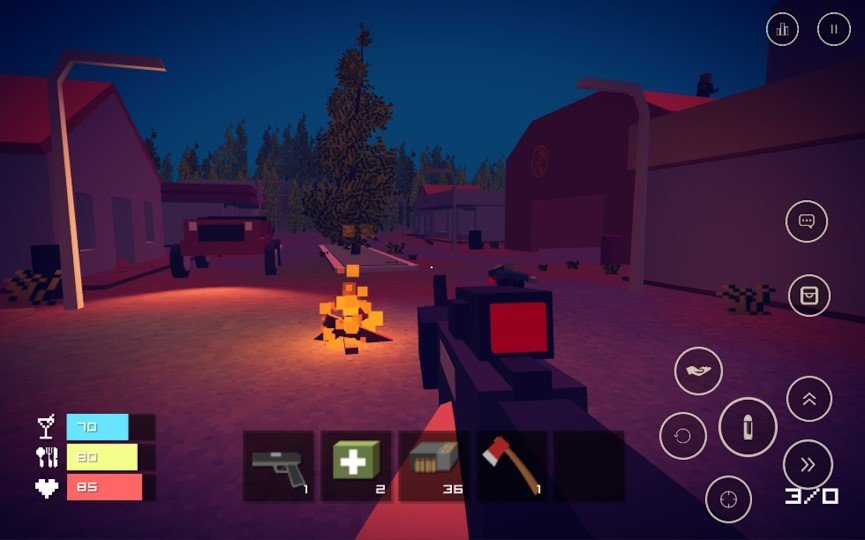The image size is (865, 540).
Task: Select the pistol hotbar slot
Action: tap(279, 466)
